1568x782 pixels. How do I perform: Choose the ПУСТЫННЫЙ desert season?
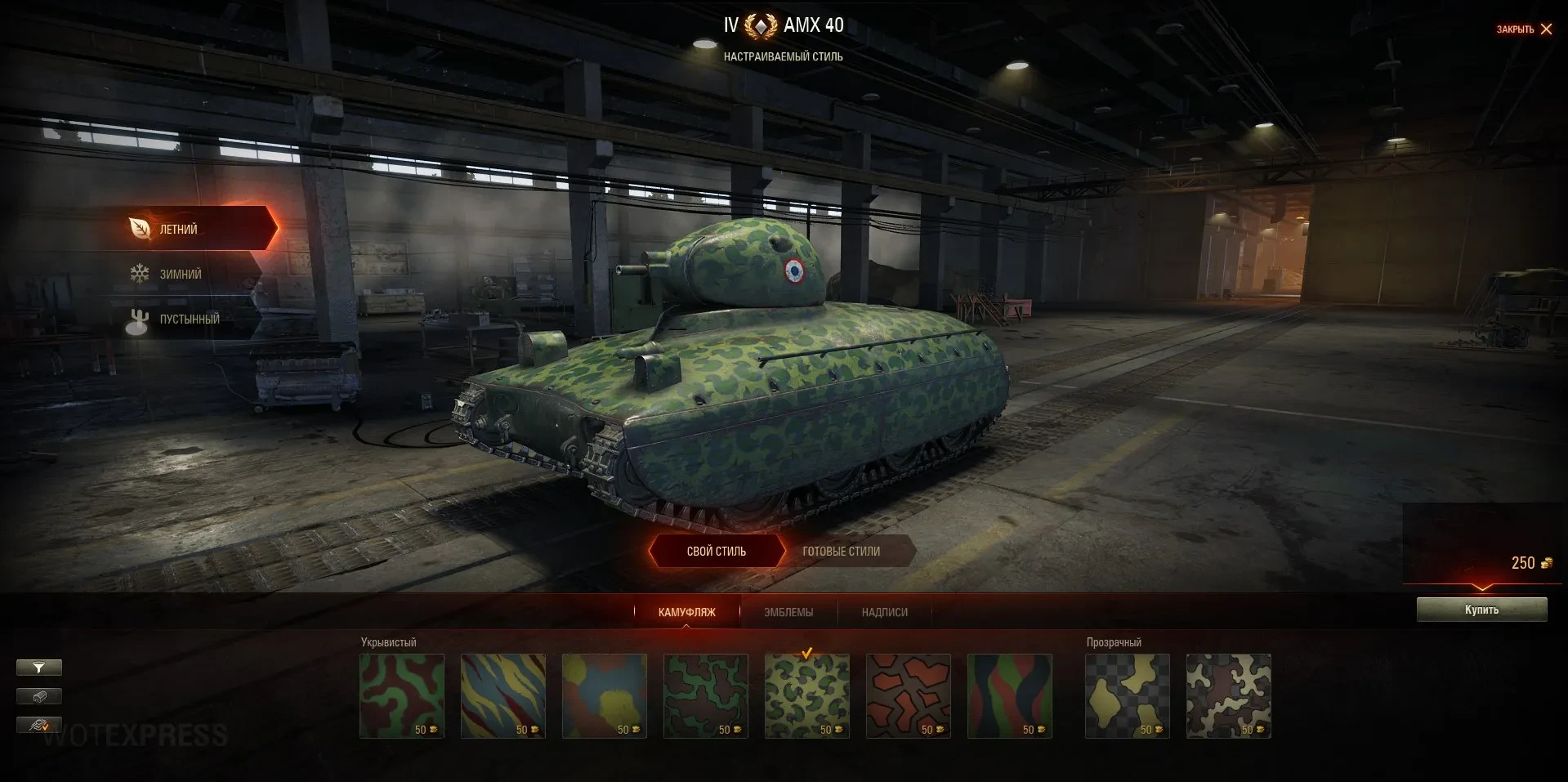pos(188,320)
